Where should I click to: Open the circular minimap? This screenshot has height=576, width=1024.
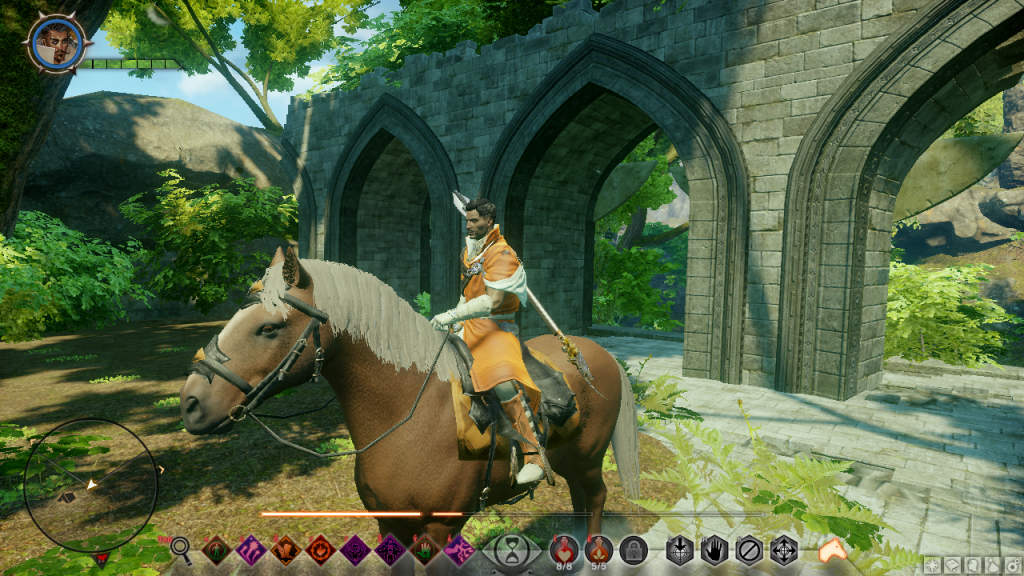point(90,484)
